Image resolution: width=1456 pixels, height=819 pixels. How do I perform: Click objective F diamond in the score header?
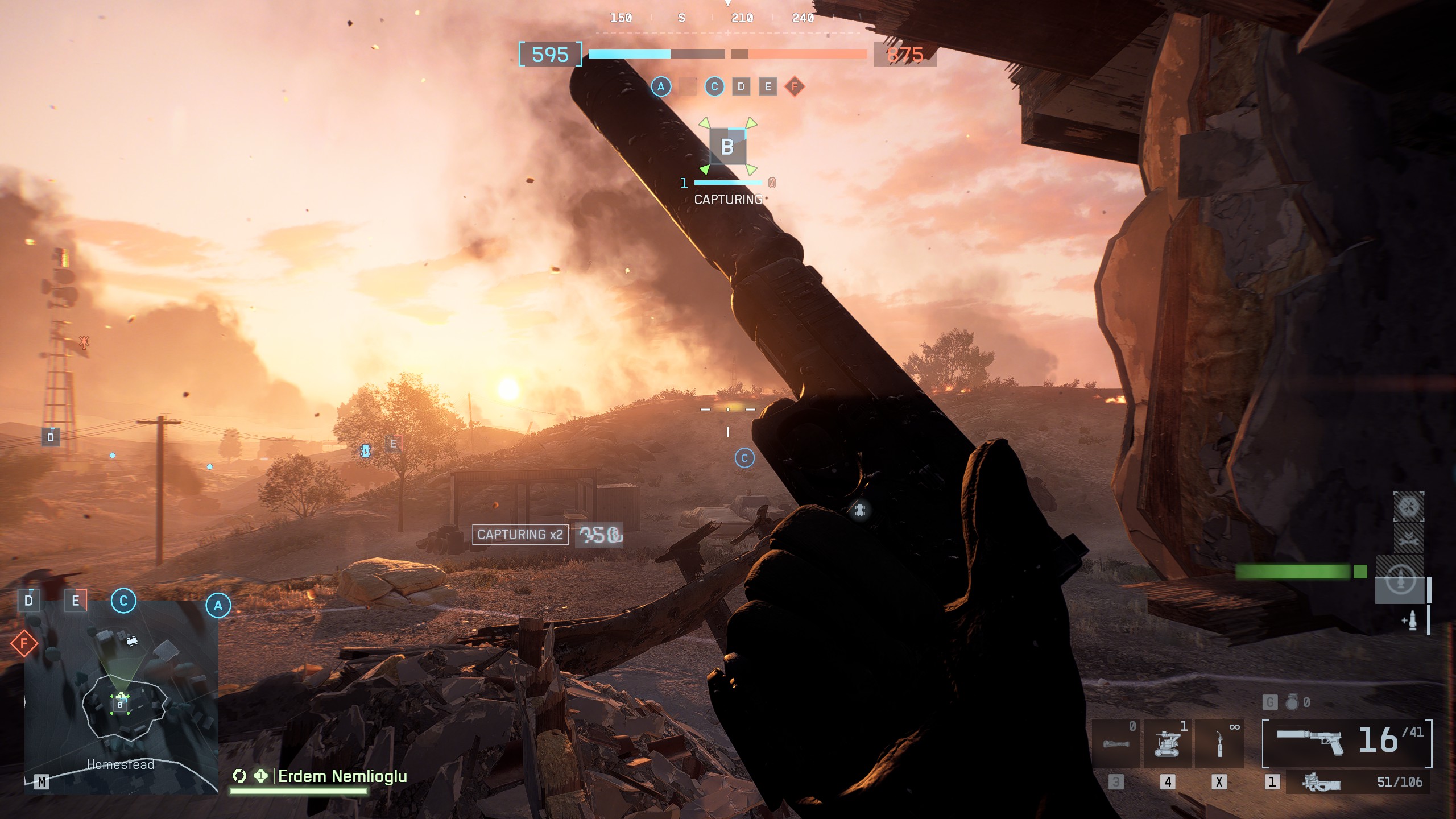[x=795, y=87]
